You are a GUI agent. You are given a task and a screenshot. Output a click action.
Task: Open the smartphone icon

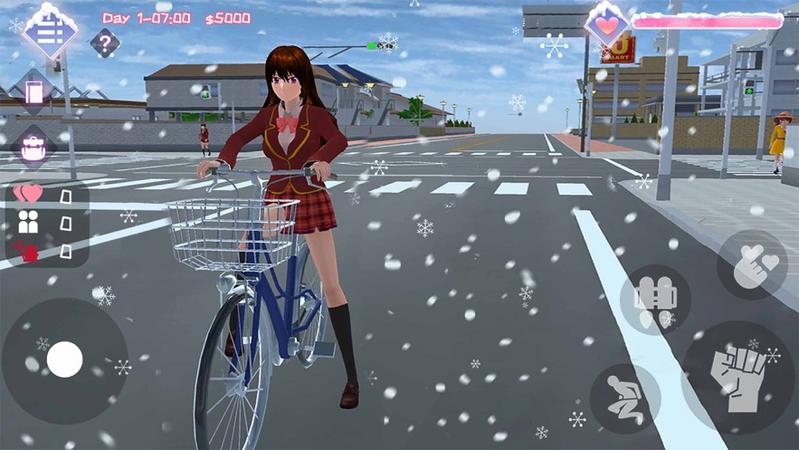pyautogui.click(x=35, y=93)
